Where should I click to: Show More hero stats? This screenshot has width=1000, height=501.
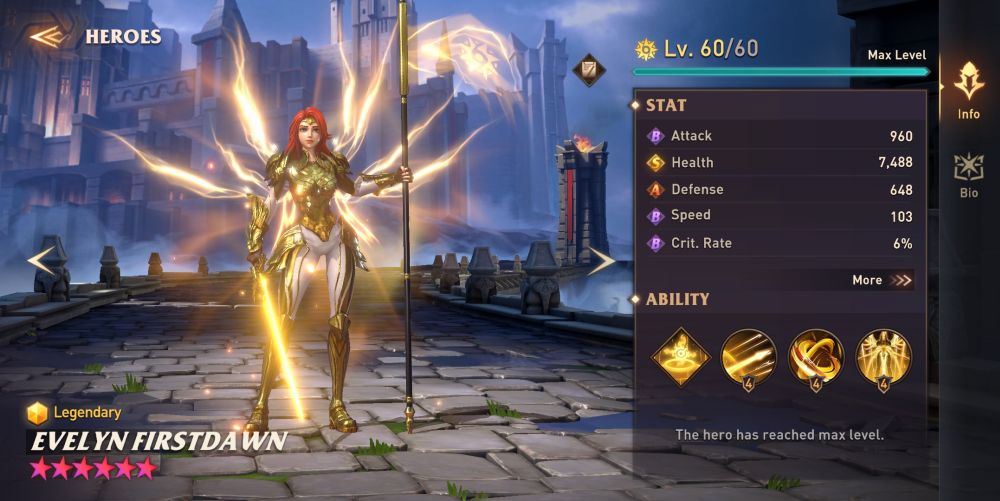click(x=882, y=280)
